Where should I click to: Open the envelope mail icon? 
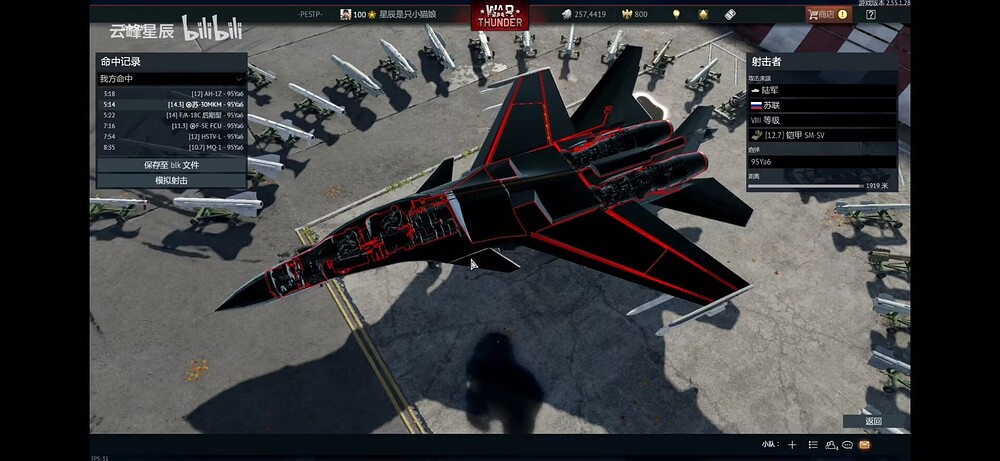(864, 444)
